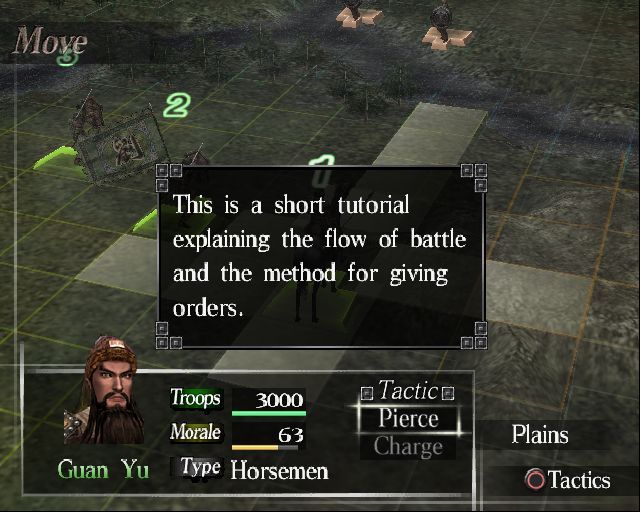Screen dimensions: 640x512
Task: Select the Pierce tactic
Action: (408, 419)
